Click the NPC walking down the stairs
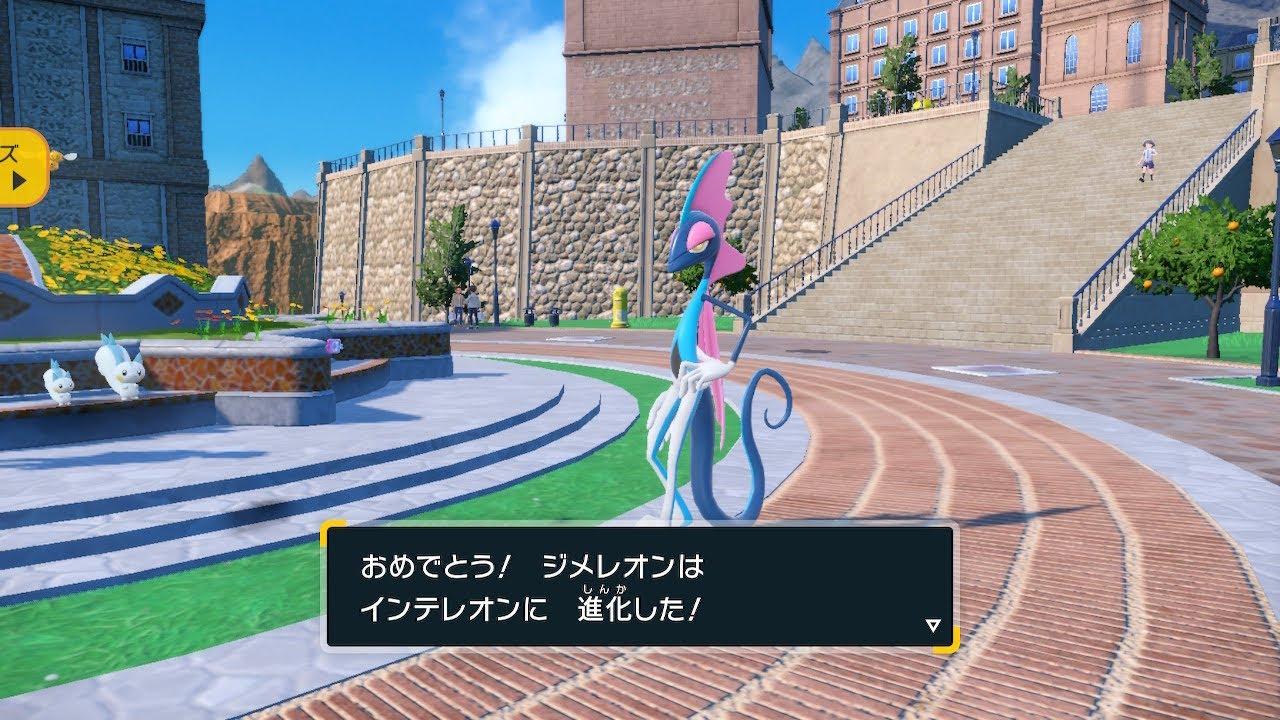 click(1150, 160)
